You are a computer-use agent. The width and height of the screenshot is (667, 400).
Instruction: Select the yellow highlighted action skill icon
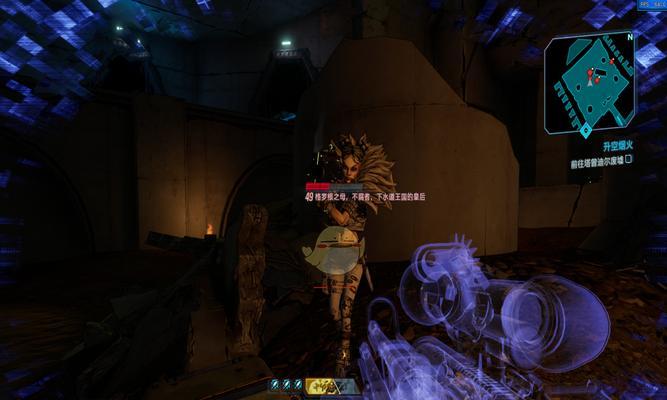pos(319,384)
